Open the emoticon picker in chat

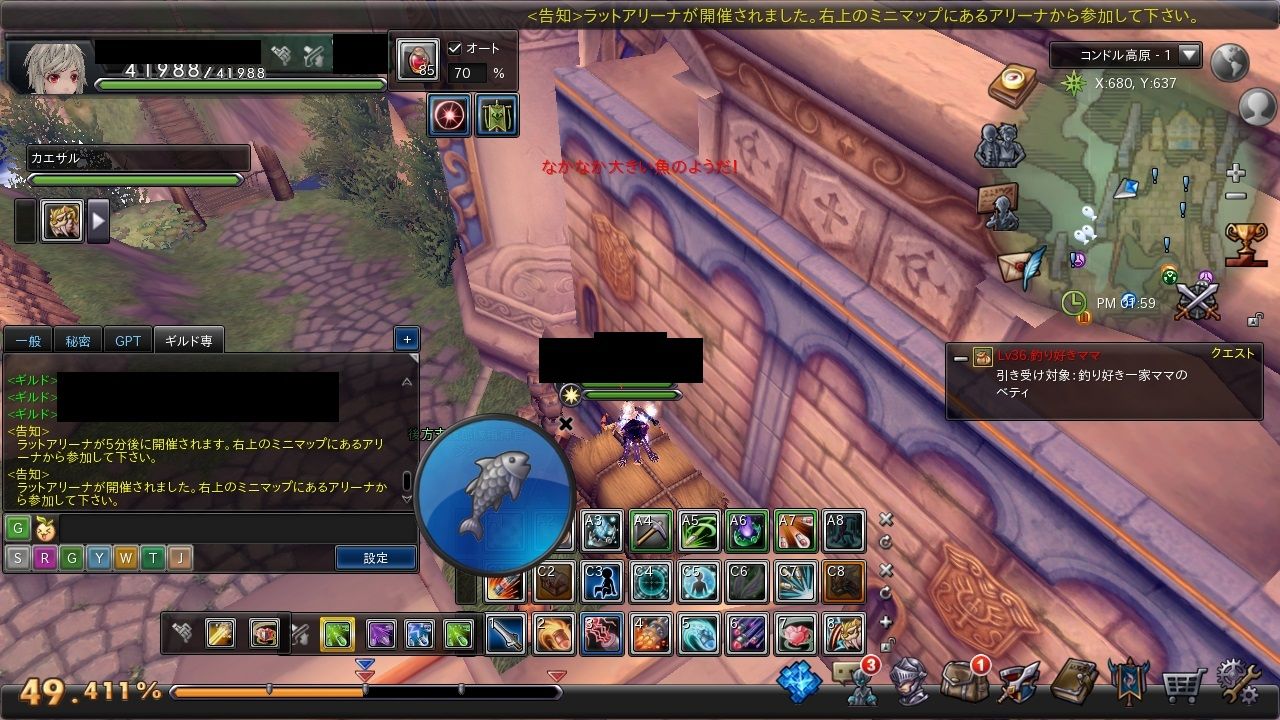[44, 528]
